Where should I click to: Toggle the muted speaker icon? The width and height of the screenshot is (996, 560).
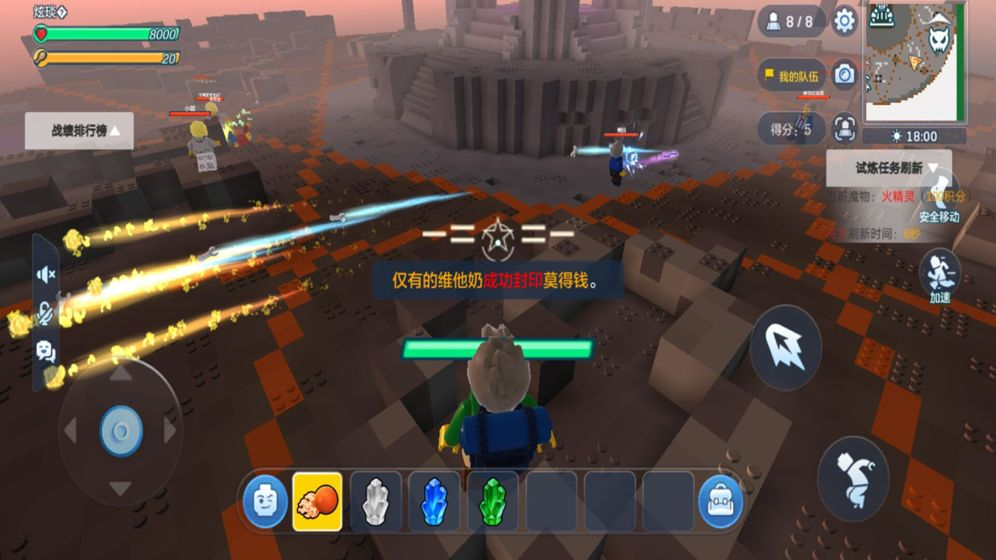(x=45, y=274)
